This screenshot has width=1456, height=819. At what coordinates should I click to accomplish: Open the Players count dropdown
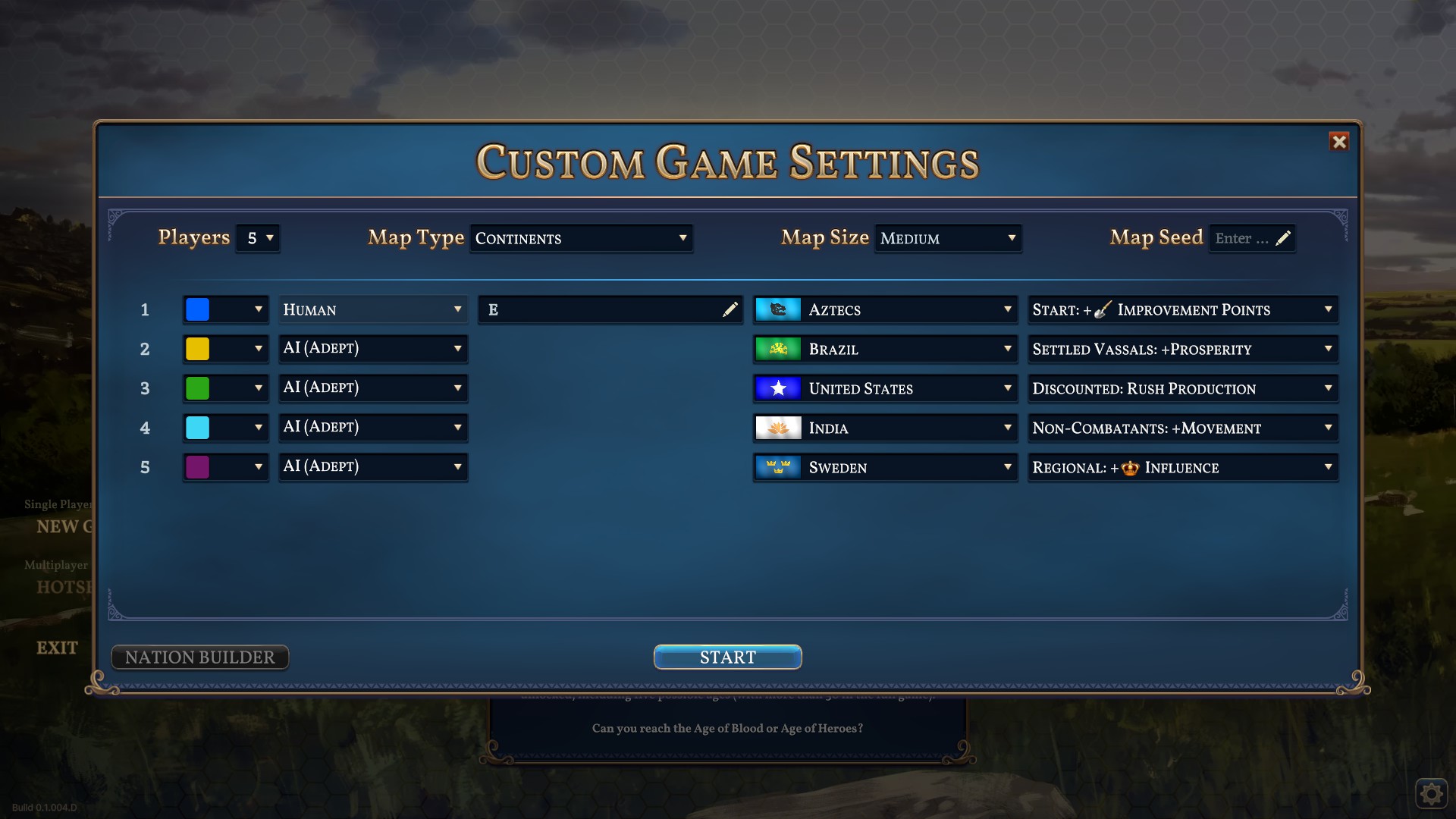point(258,238)
